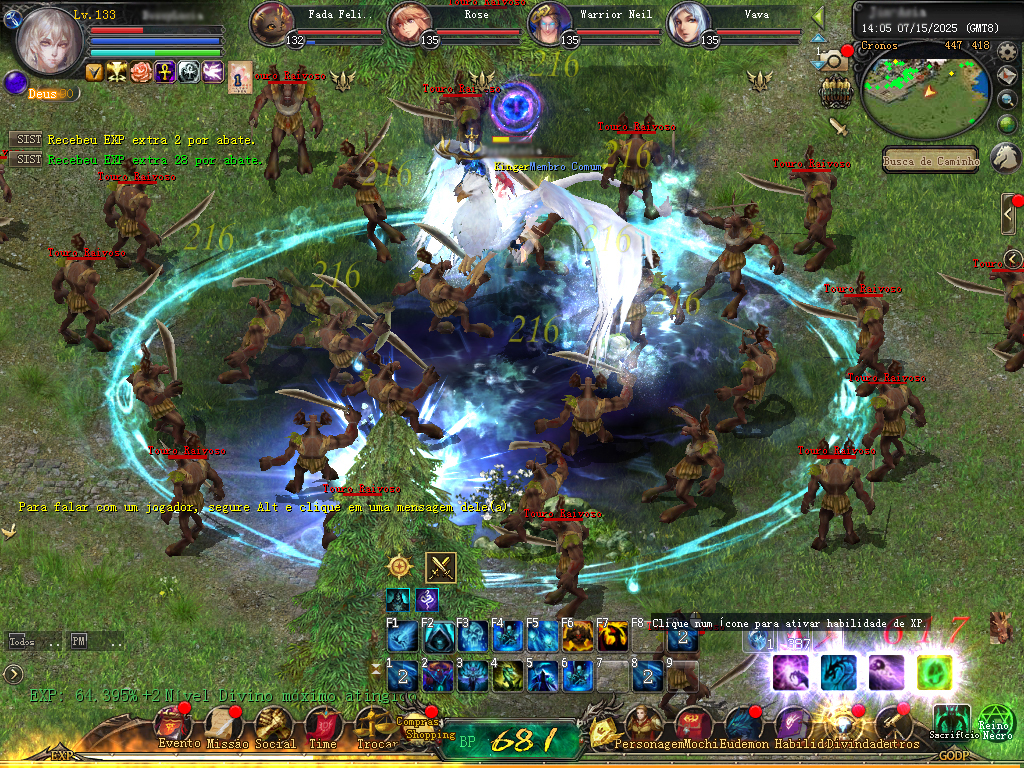This screenshot has width=1024, height=768.
Task: Click the magnifying glass search icon
Action: click(x=1007, y=99)
